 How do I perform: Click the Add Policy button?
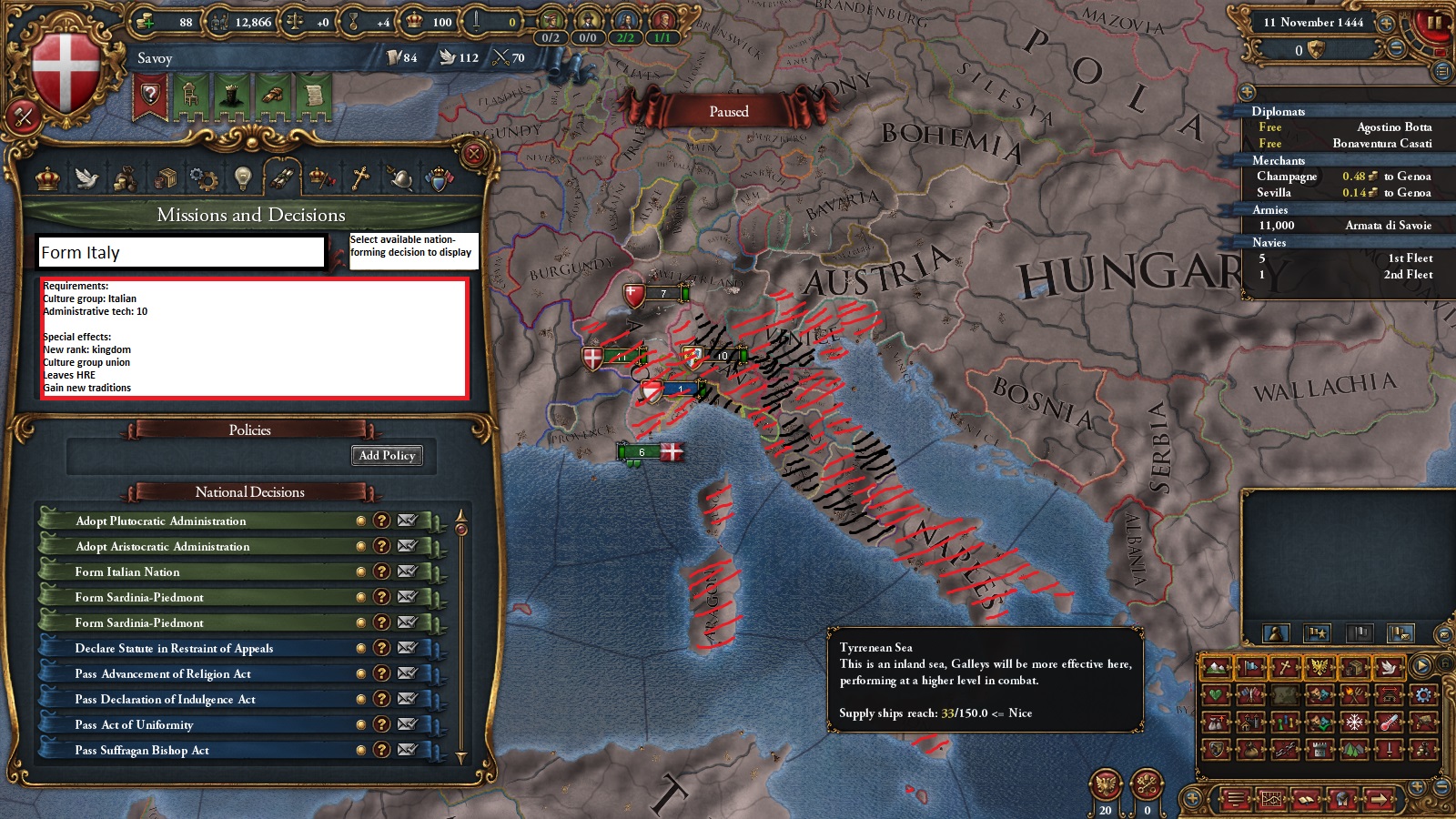[x=387, y=456]
